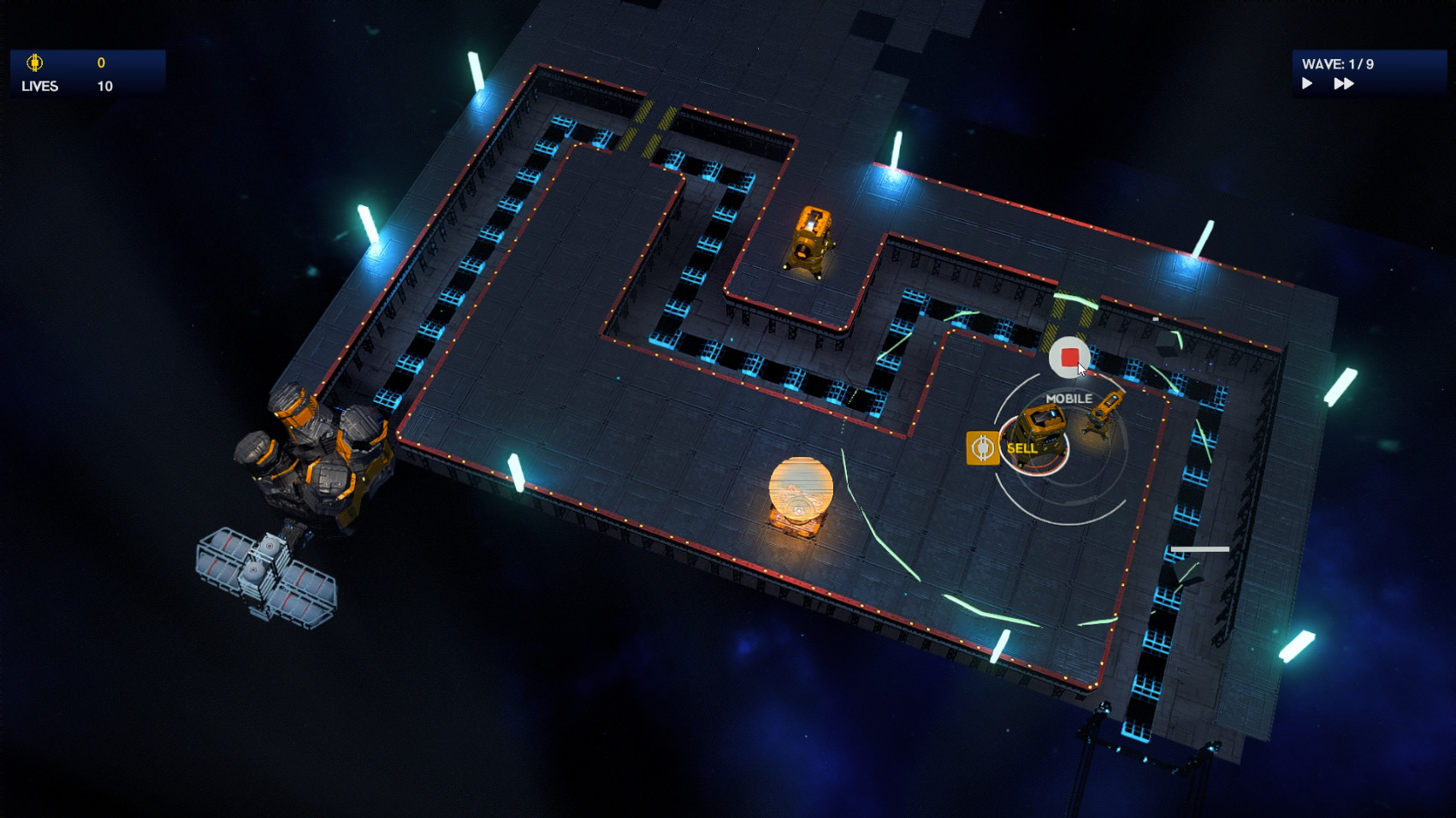Screen dimensions: 1456x818
Task: Click the MOBILE text label
Action: coord(1068,397)
